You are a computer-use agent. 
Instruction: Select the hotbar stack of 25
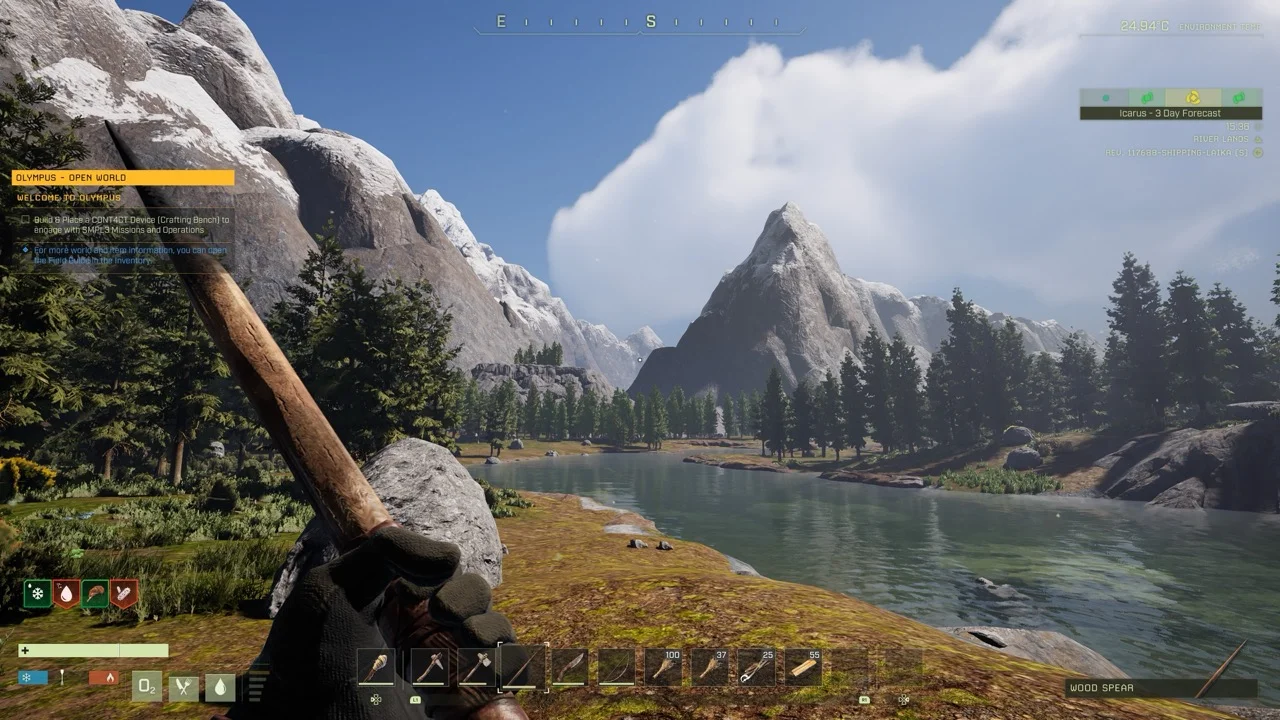[757, 667]
